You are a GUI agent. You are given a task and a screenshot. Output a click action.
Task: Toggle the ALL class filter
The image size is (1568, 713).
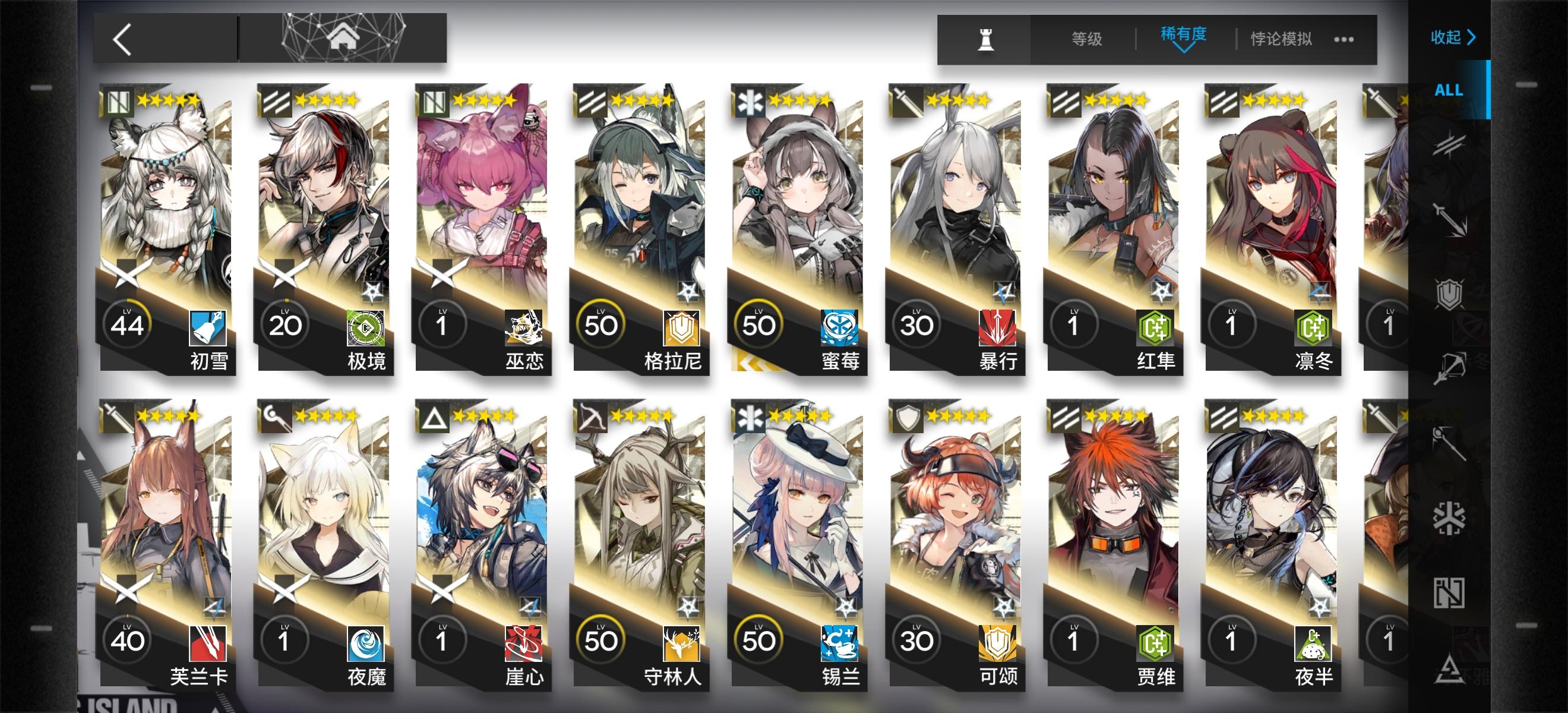[x=1449, y=92]
